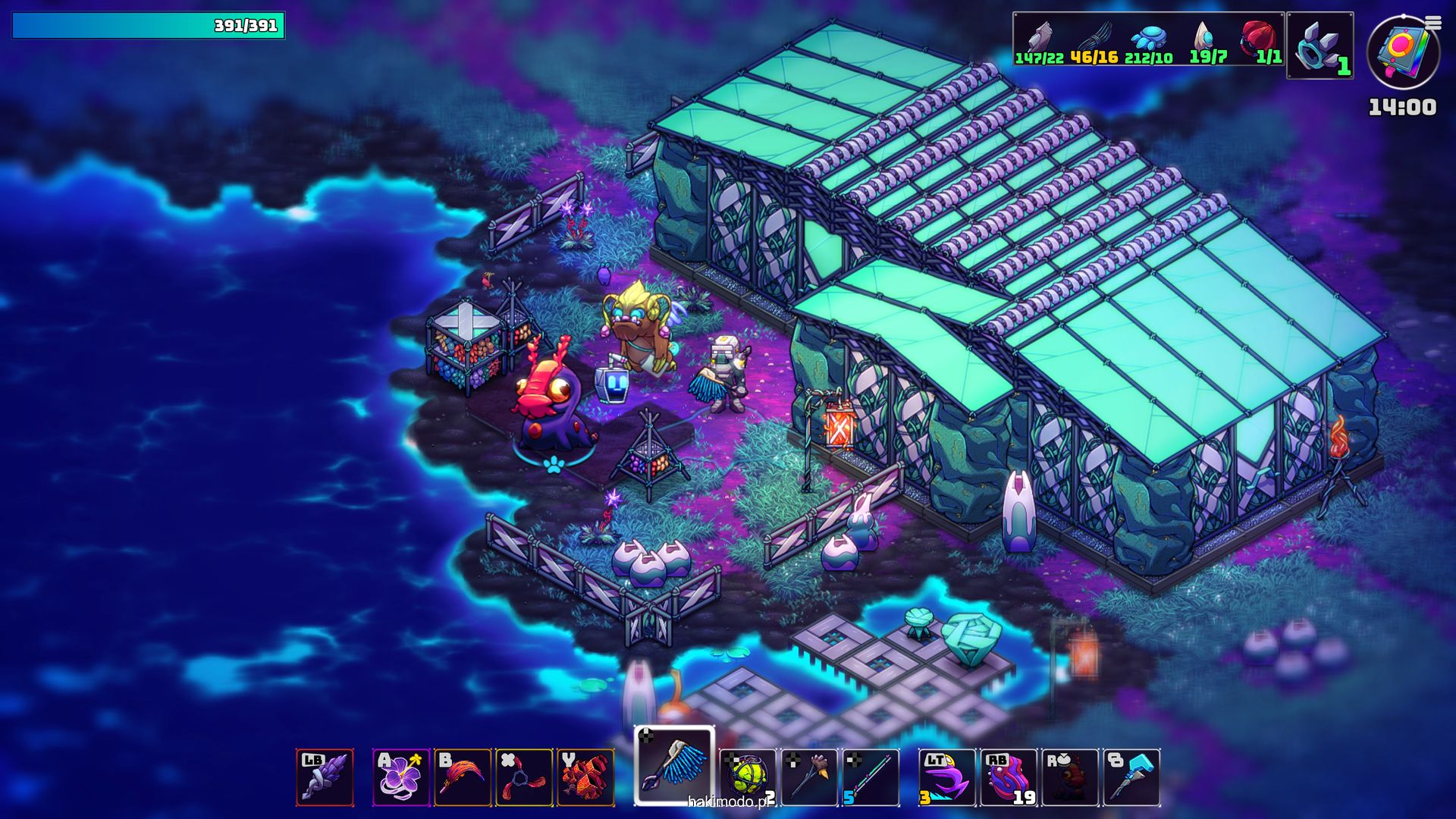Open the rainbow compendium book
The image size is (1456, 819).
pyautogui.click(x=1401, y=52)
